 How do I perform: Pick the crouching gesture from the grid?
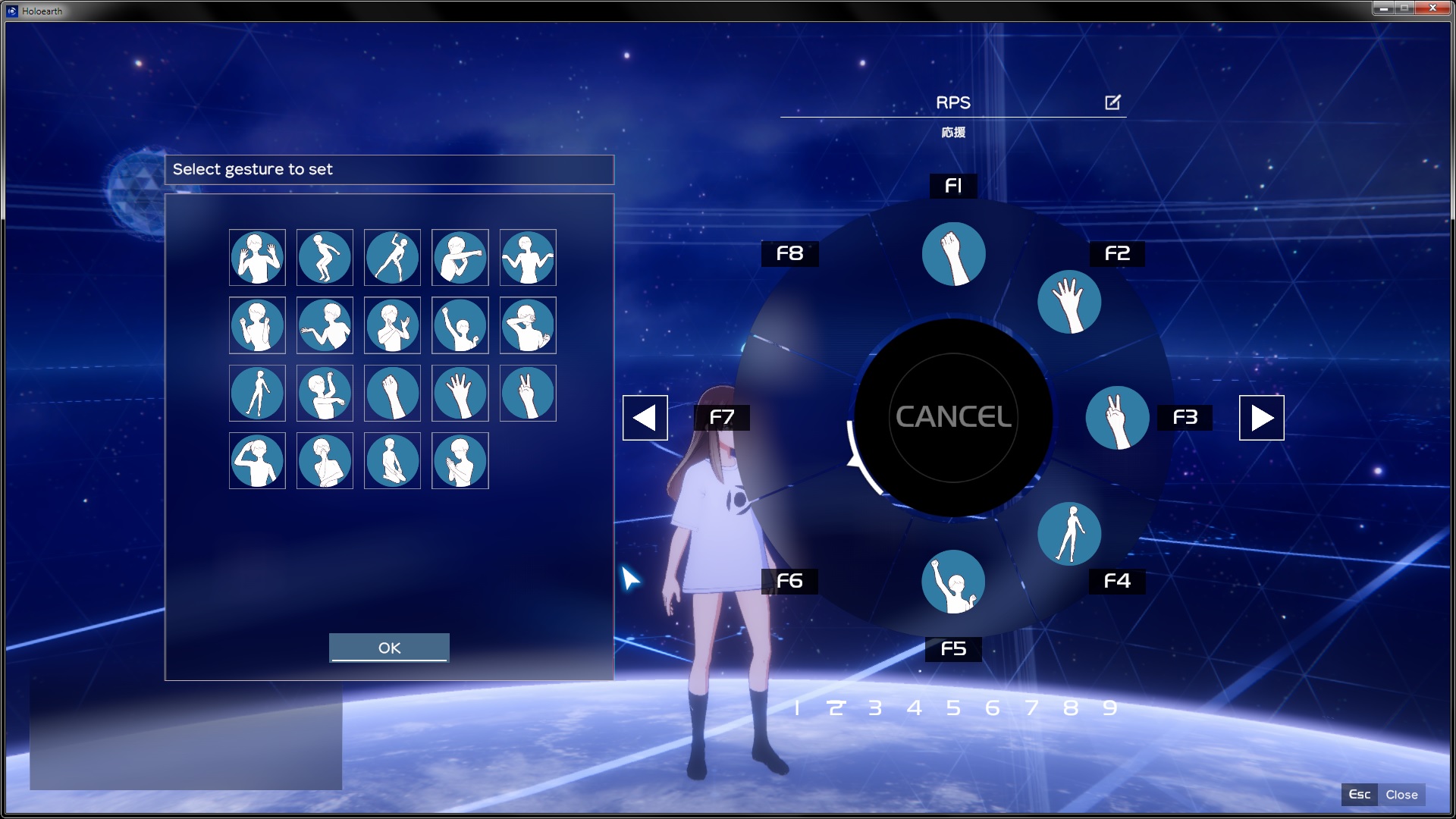(325, 258)
